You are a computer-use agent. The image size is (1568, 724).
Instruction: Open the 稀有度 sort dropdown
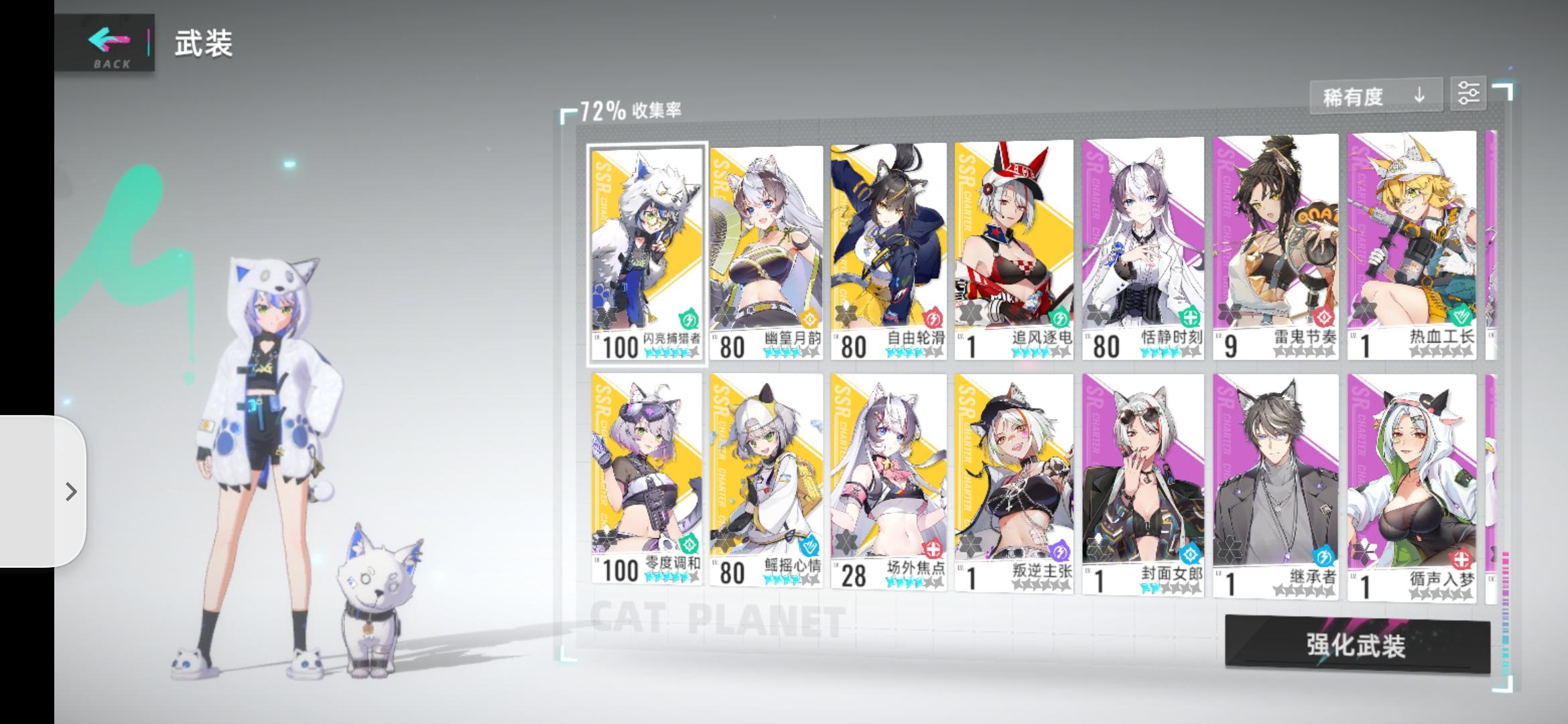[x=1354, y=95]
